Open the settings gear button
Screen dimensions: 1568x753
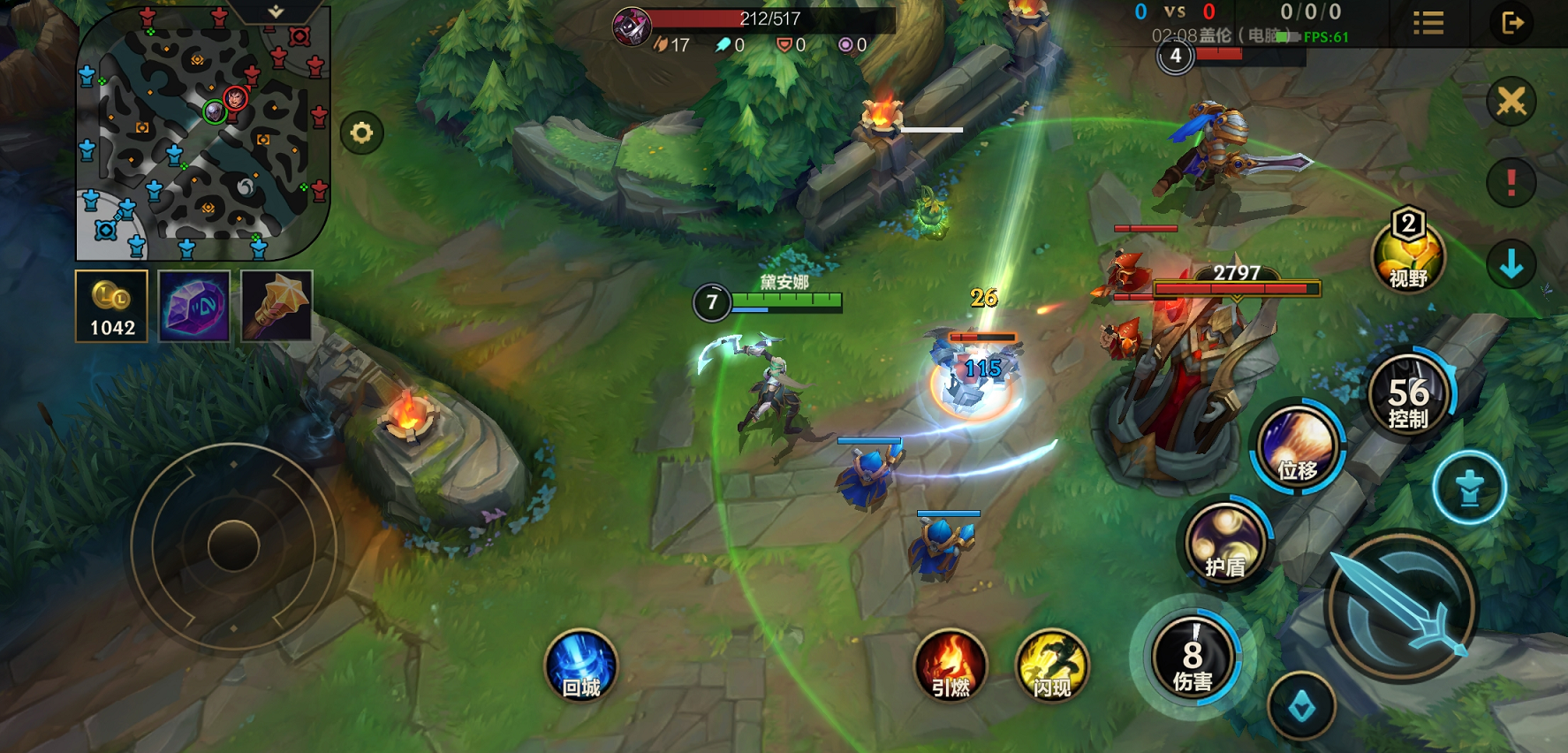tap(361, 133)
